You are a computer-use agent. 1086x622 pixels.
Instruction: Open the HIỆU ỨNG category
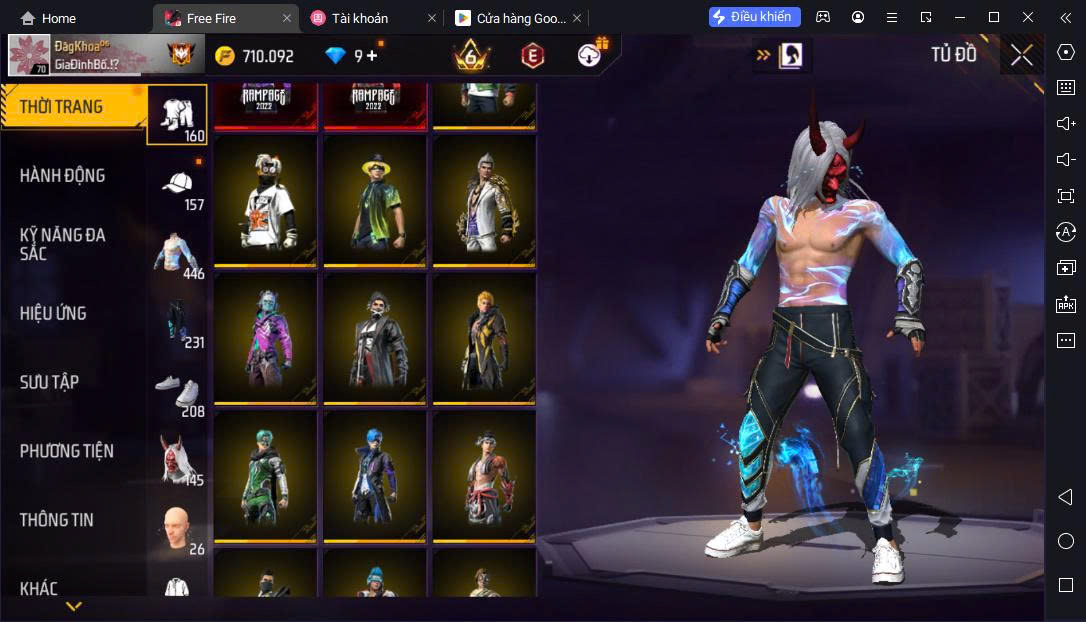(53, 314)
